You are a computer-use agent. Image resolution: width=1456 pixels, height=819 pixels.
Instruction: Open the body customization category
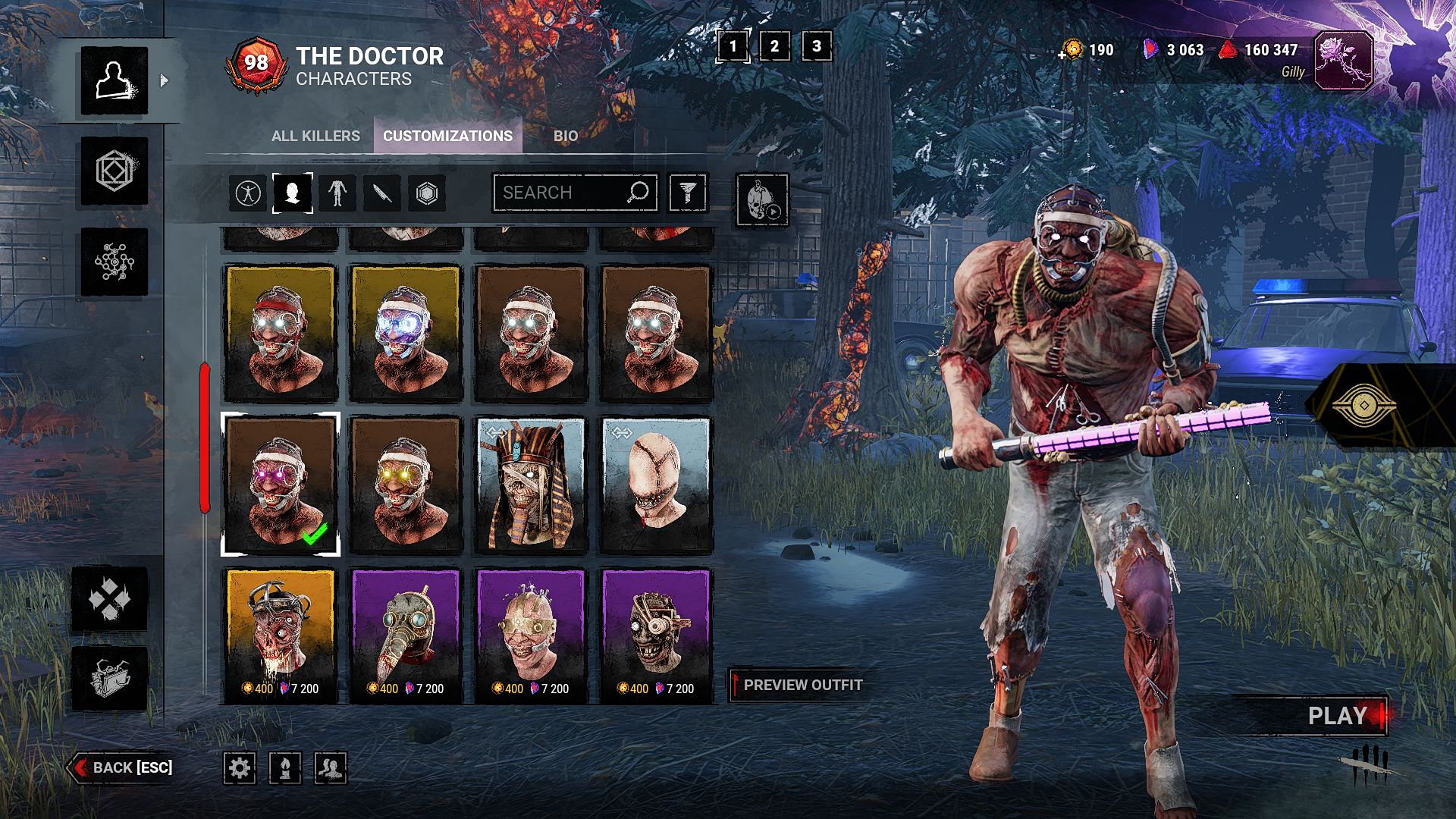(336, 193)
